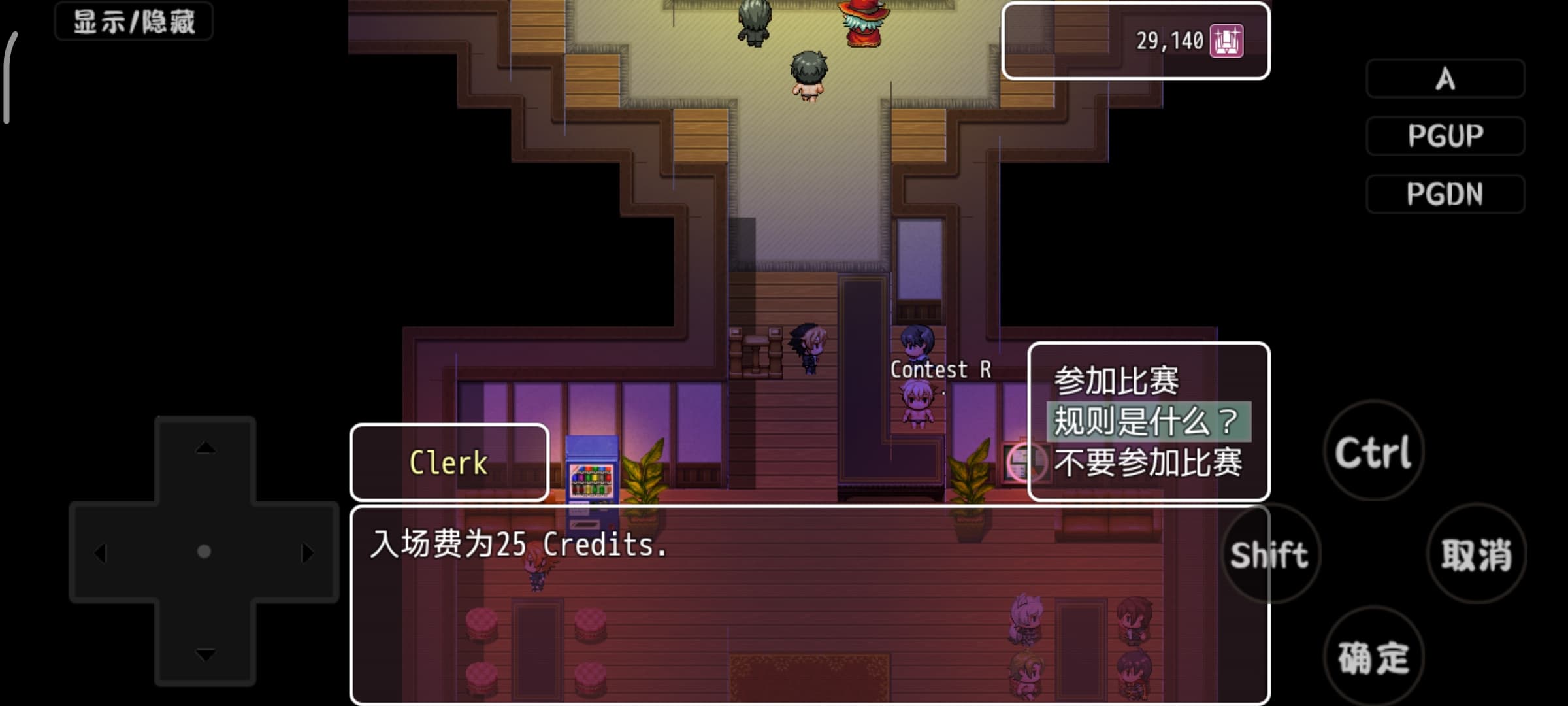Screen dimensions: 1568x706
Task: Select 规则是什么？ to ask the rules
Action: point(1147,422)
